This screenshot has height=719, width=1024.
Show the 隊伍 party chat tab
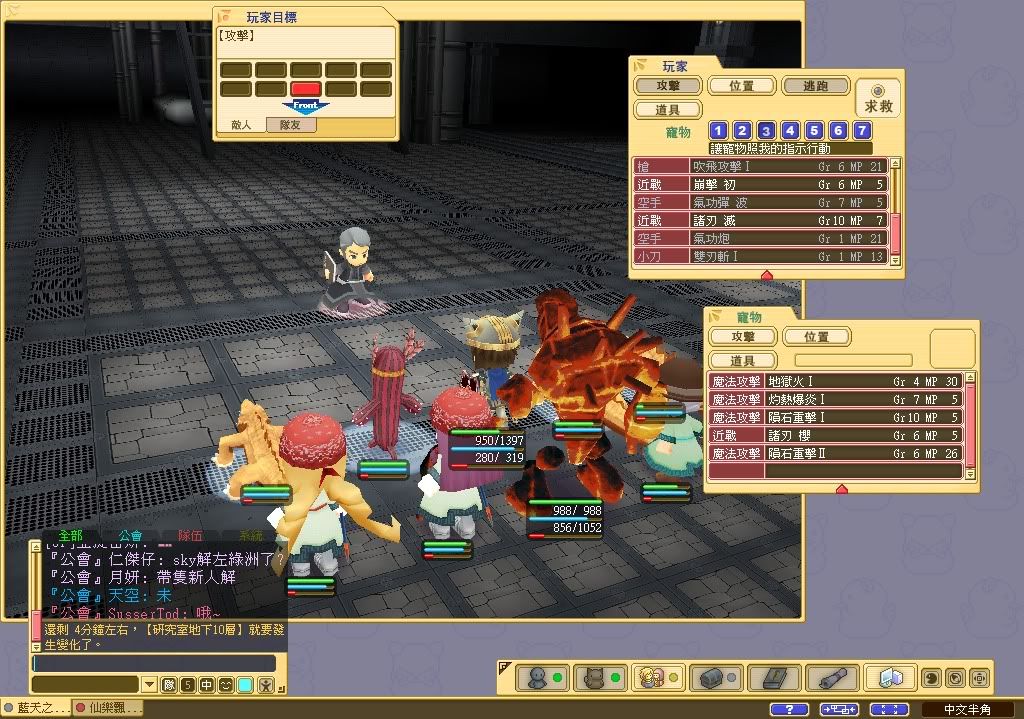pyautogui.click(x=190, y=536)
